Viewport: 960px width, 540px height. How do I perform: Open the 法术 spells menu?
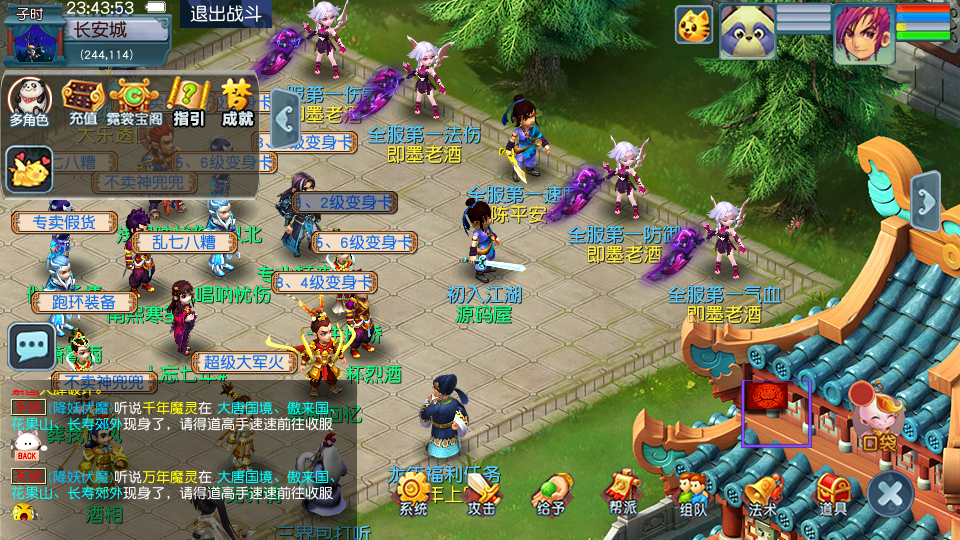[x=762, y=492]
